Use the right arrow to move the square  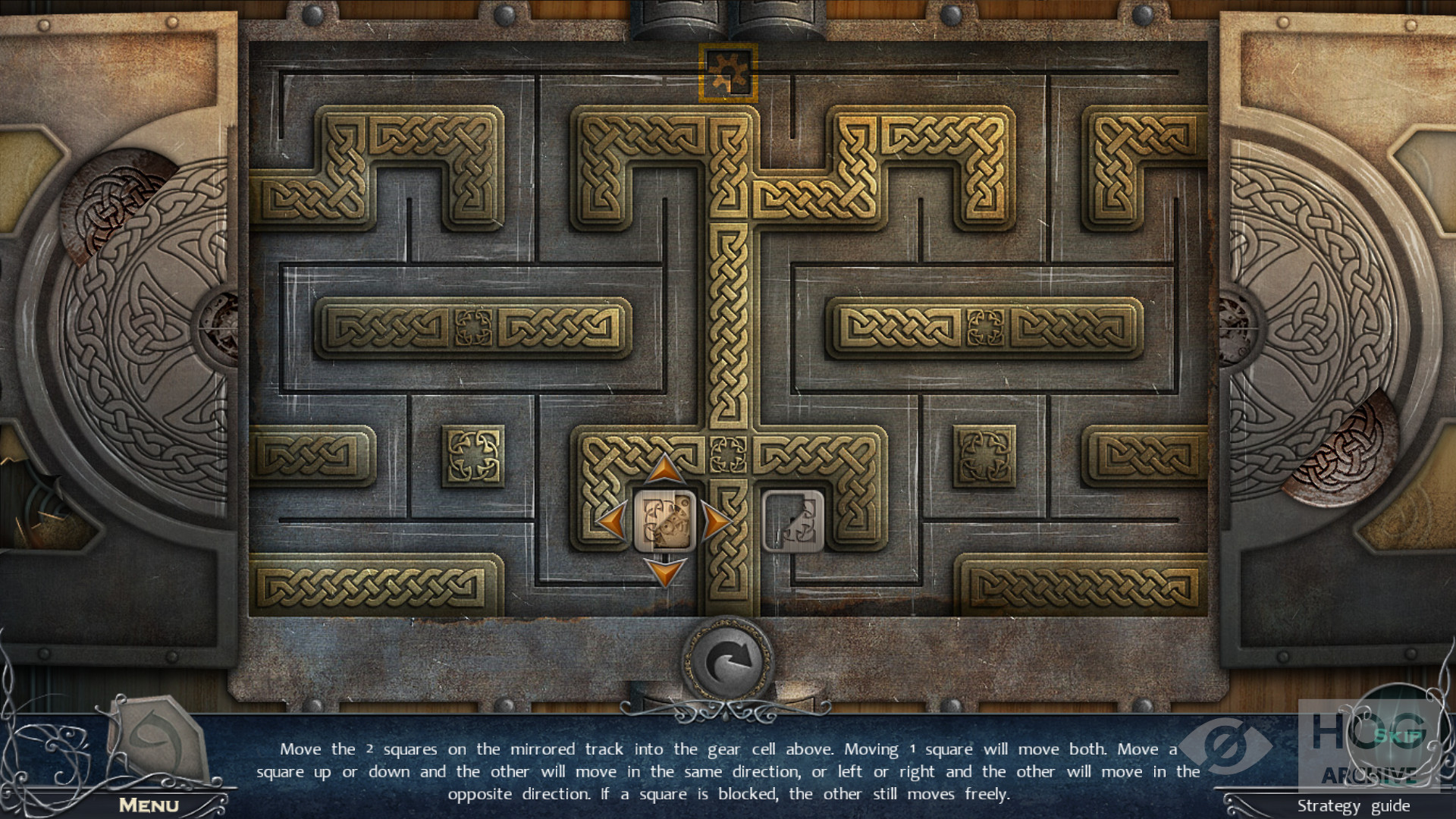coord(717,521)
